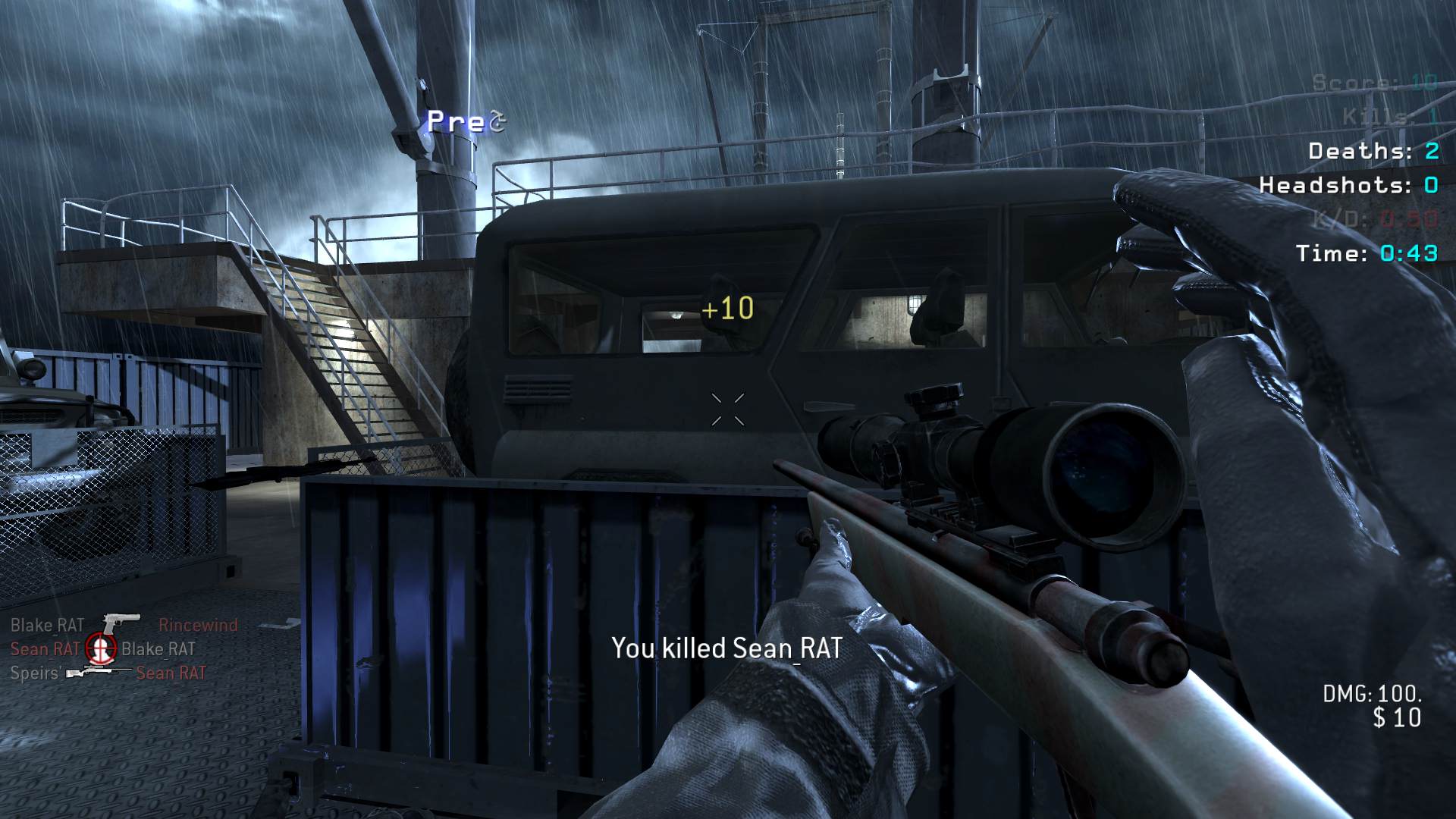Click the pistol icon in the killfeed
This screenshot has width=1456, height=819.
click(x=121, y=624)
